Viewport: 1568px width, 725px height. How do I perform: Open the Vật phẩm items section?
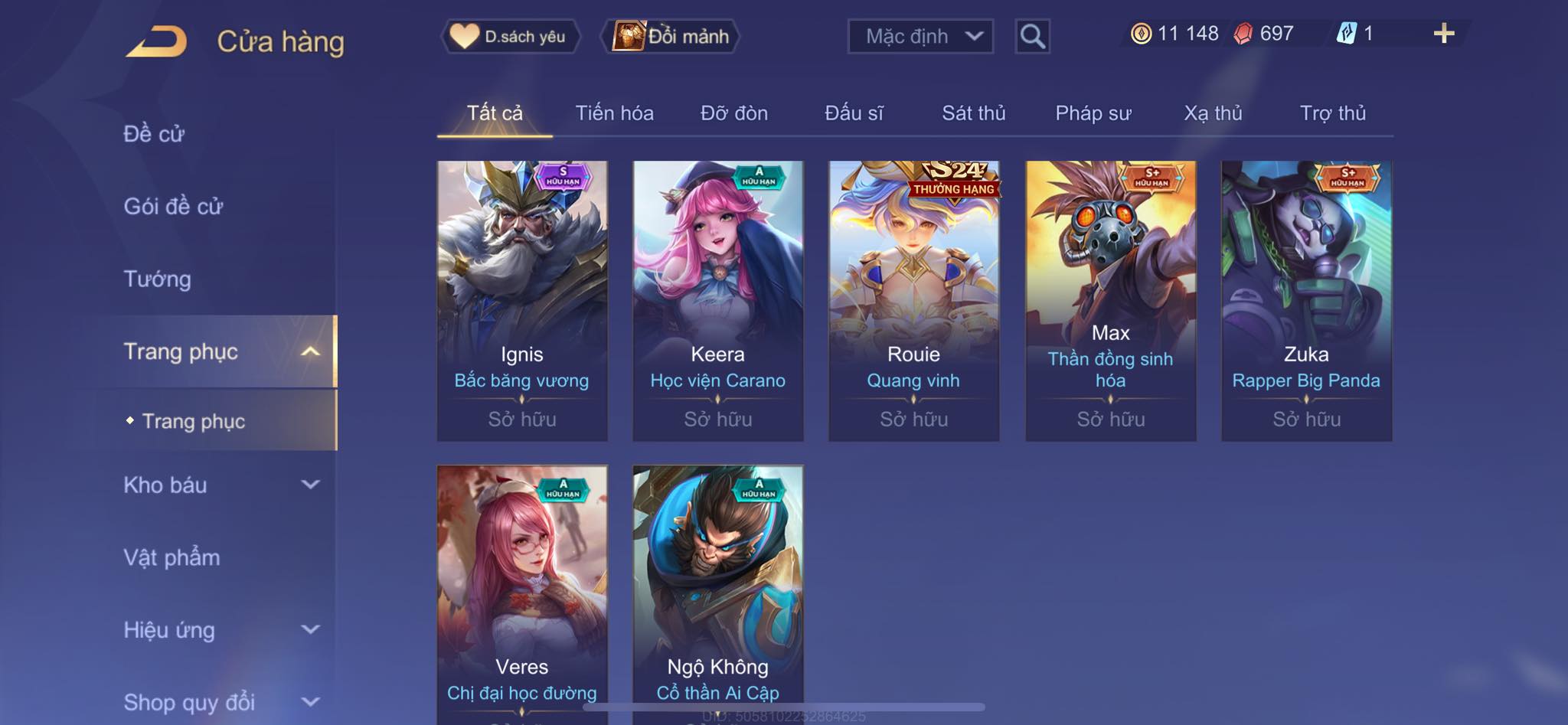pyautogui.click(x=171, y=557)
